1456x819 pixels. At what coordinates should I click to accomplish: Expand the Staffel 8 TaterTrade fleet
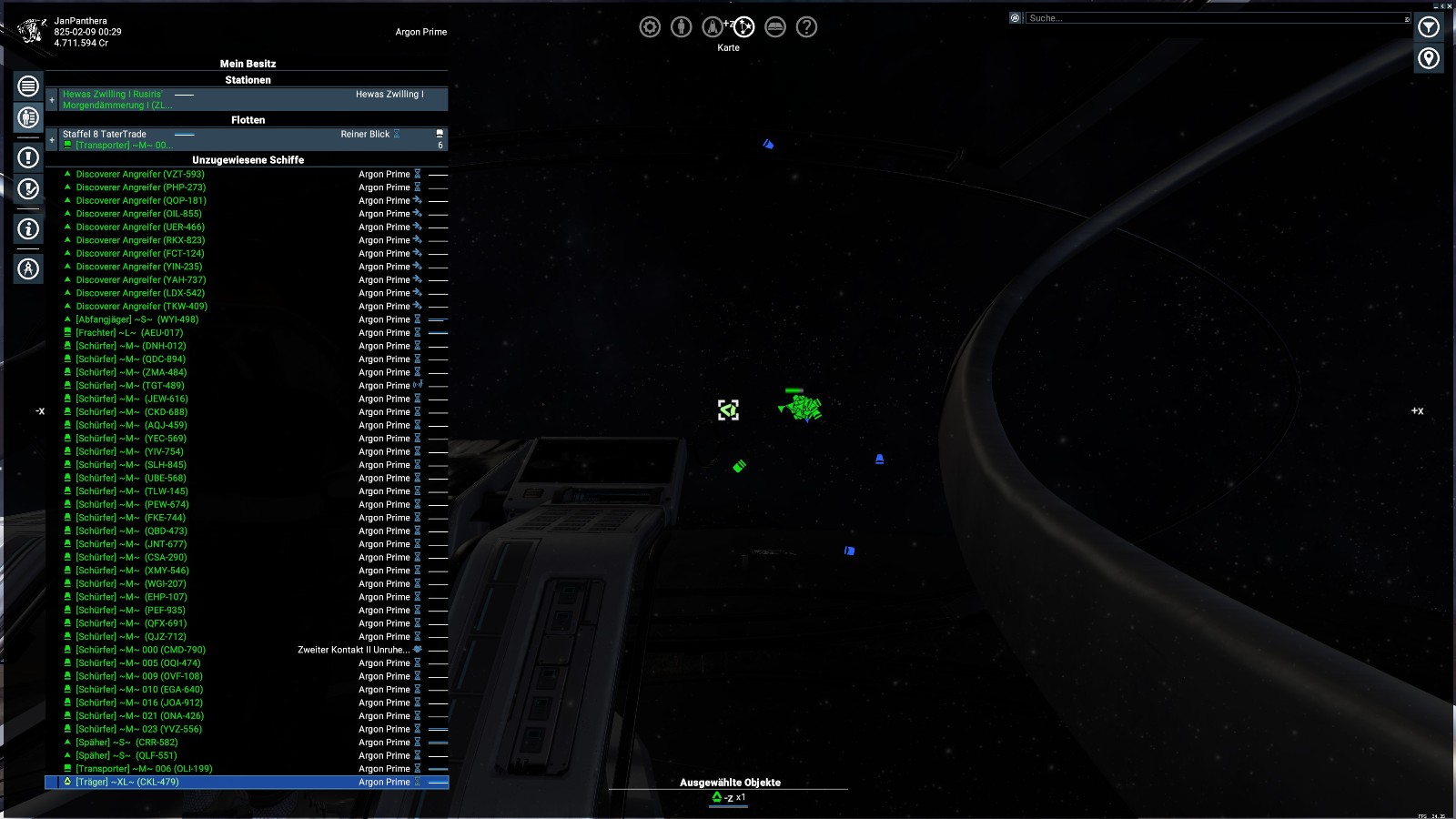coord(52,140)
